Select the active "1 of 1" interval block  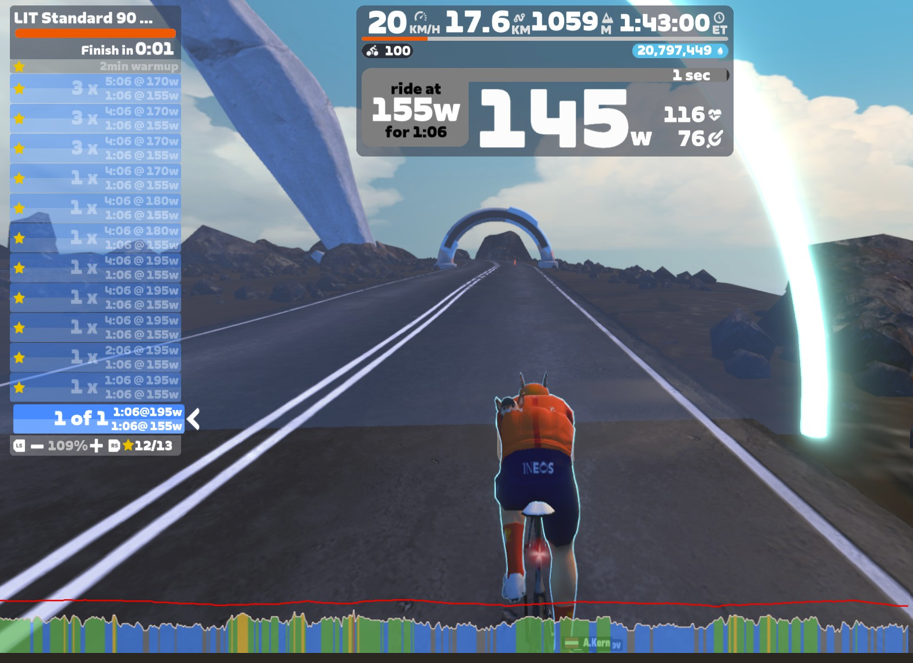(98, 419)
